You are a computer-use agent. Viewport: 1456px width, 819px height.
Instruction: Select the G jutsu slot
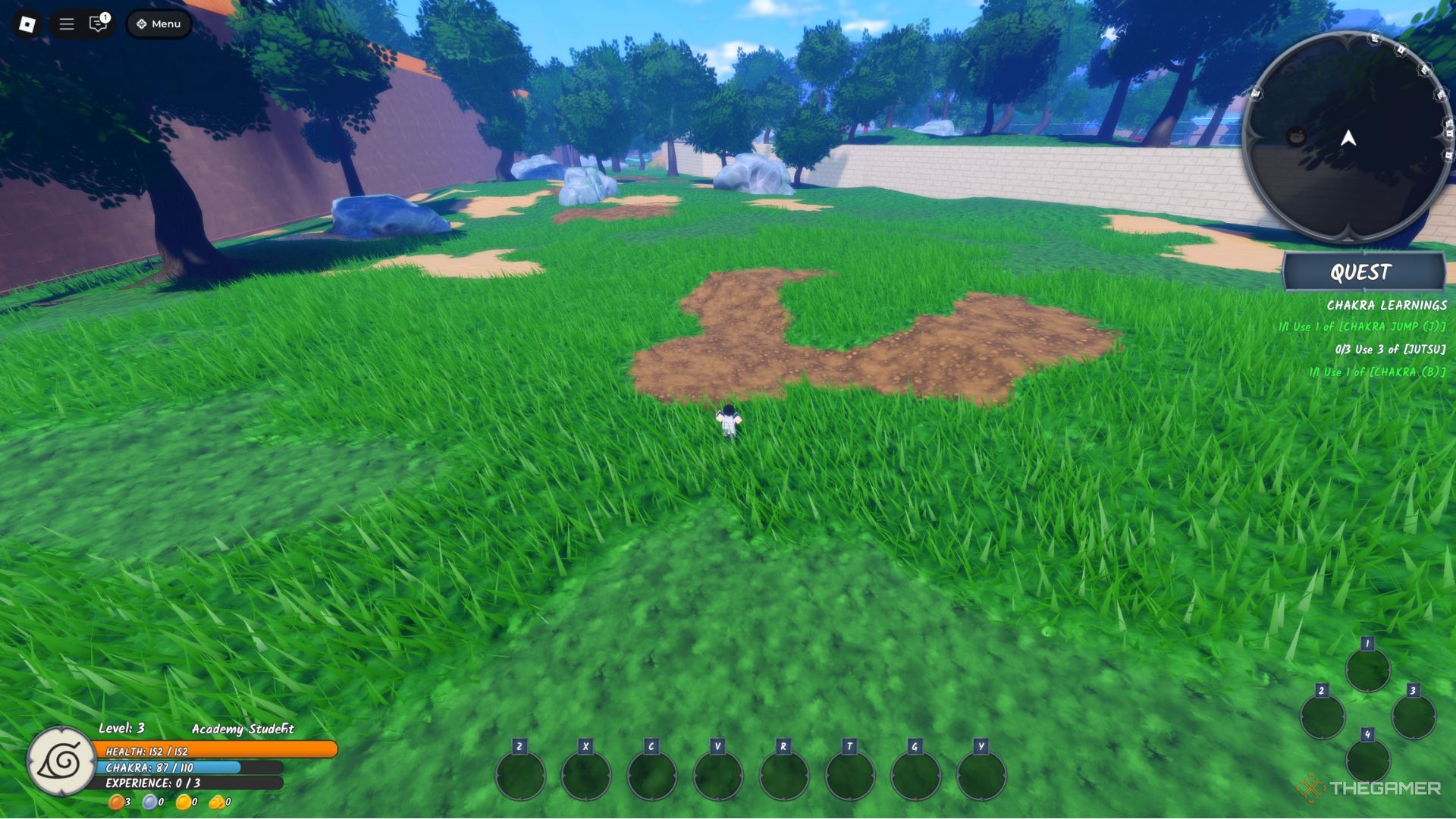[915, 775]
